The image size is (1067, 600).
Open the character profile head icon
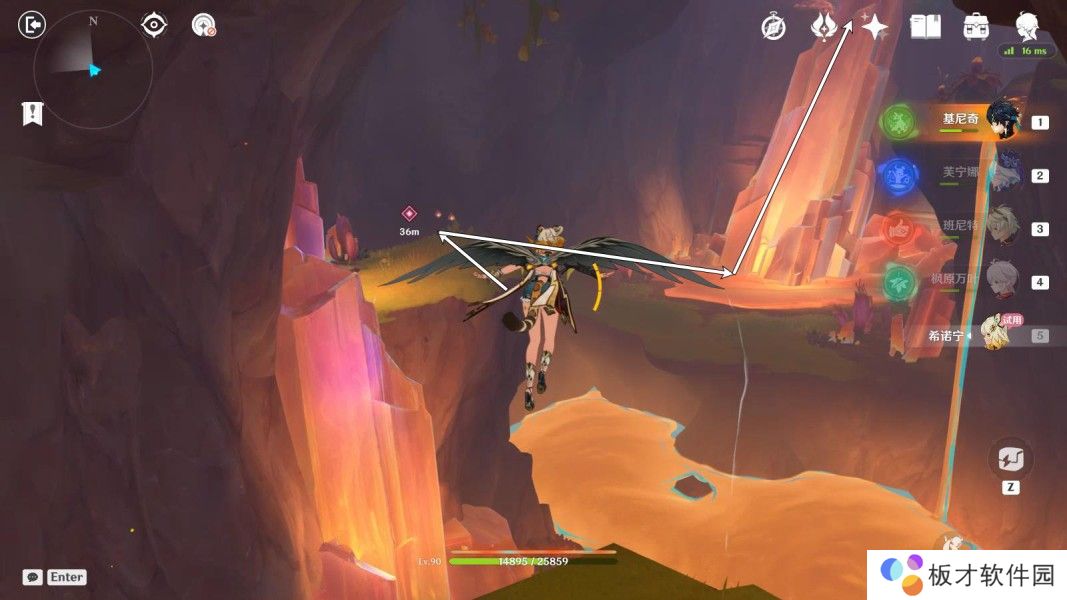1026,25
